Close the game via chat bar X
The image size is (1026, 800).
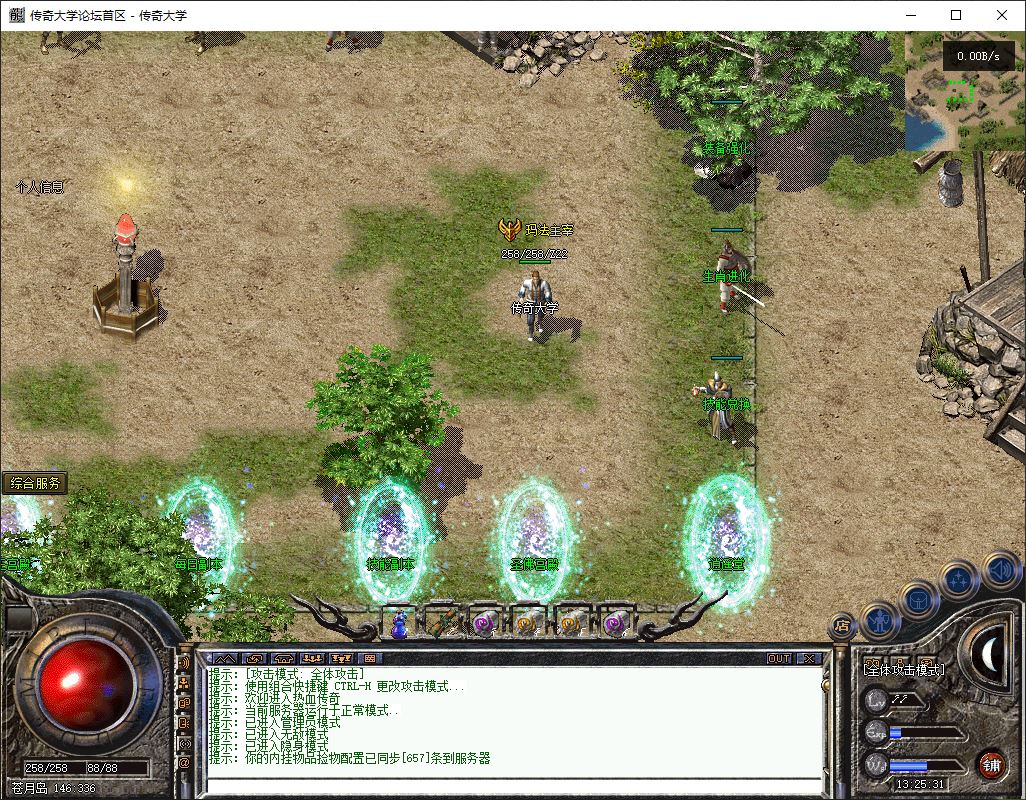click(809, 658)
